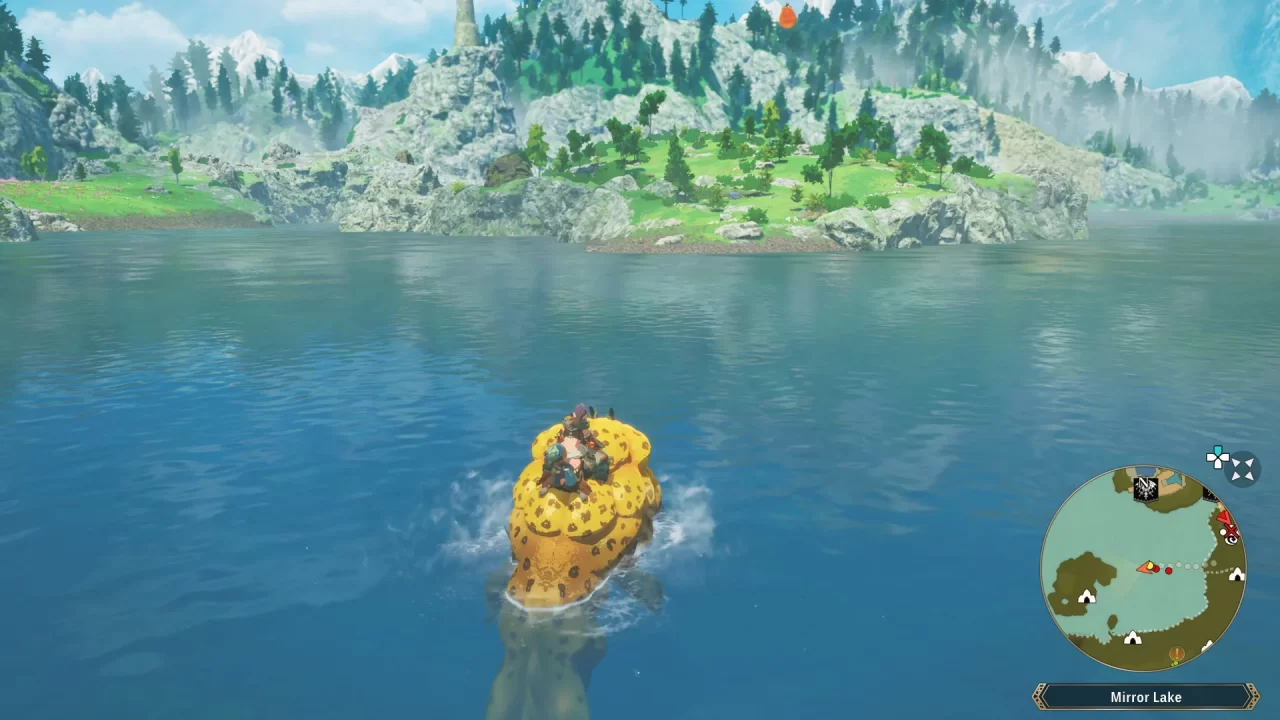The width and height of the screenshot is (1280, 720).
Task: Select the red X marker on the minimap
Action: [1231, 532]
